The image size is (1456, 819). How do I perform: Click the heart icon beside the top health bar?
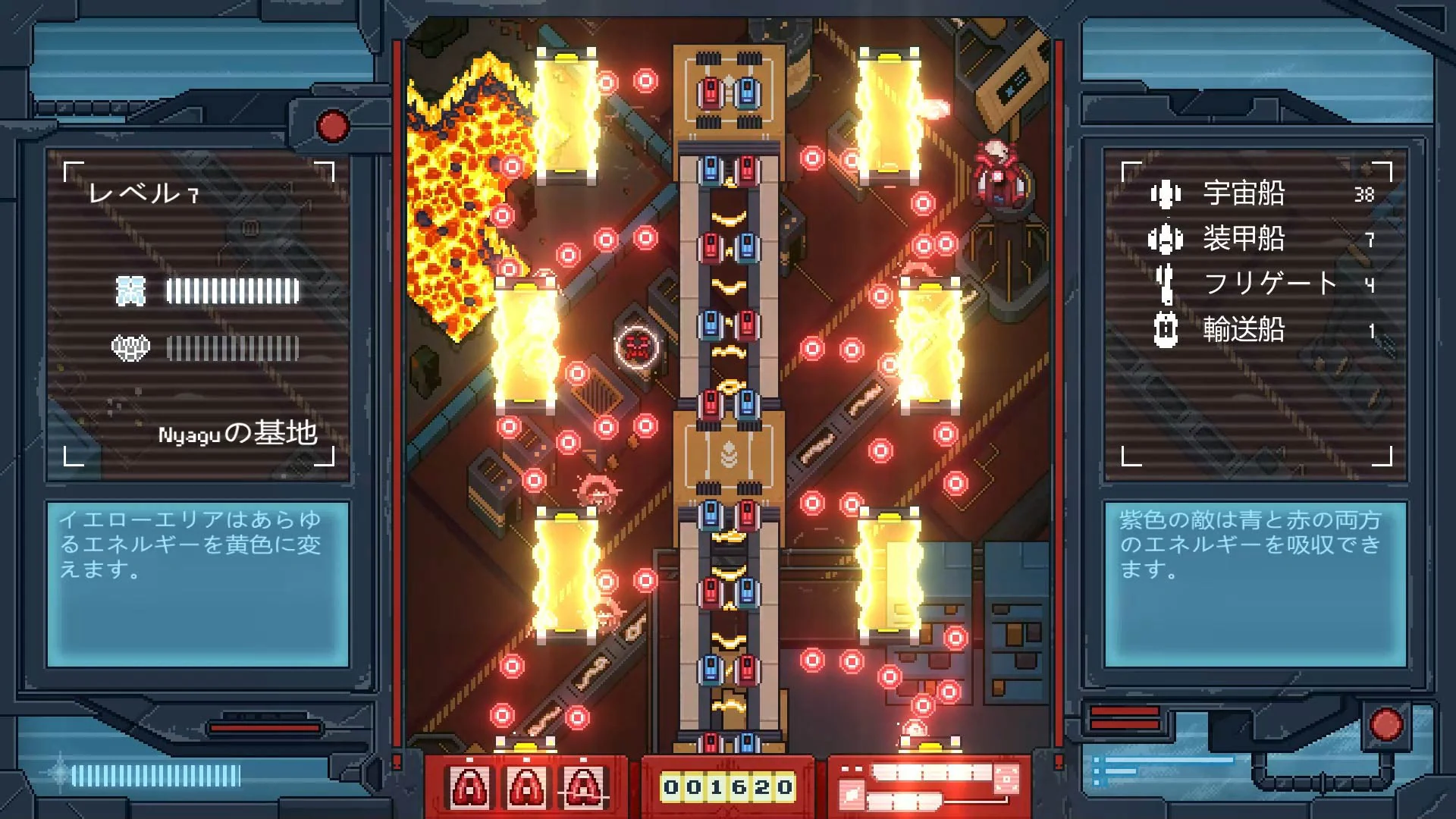130,290
